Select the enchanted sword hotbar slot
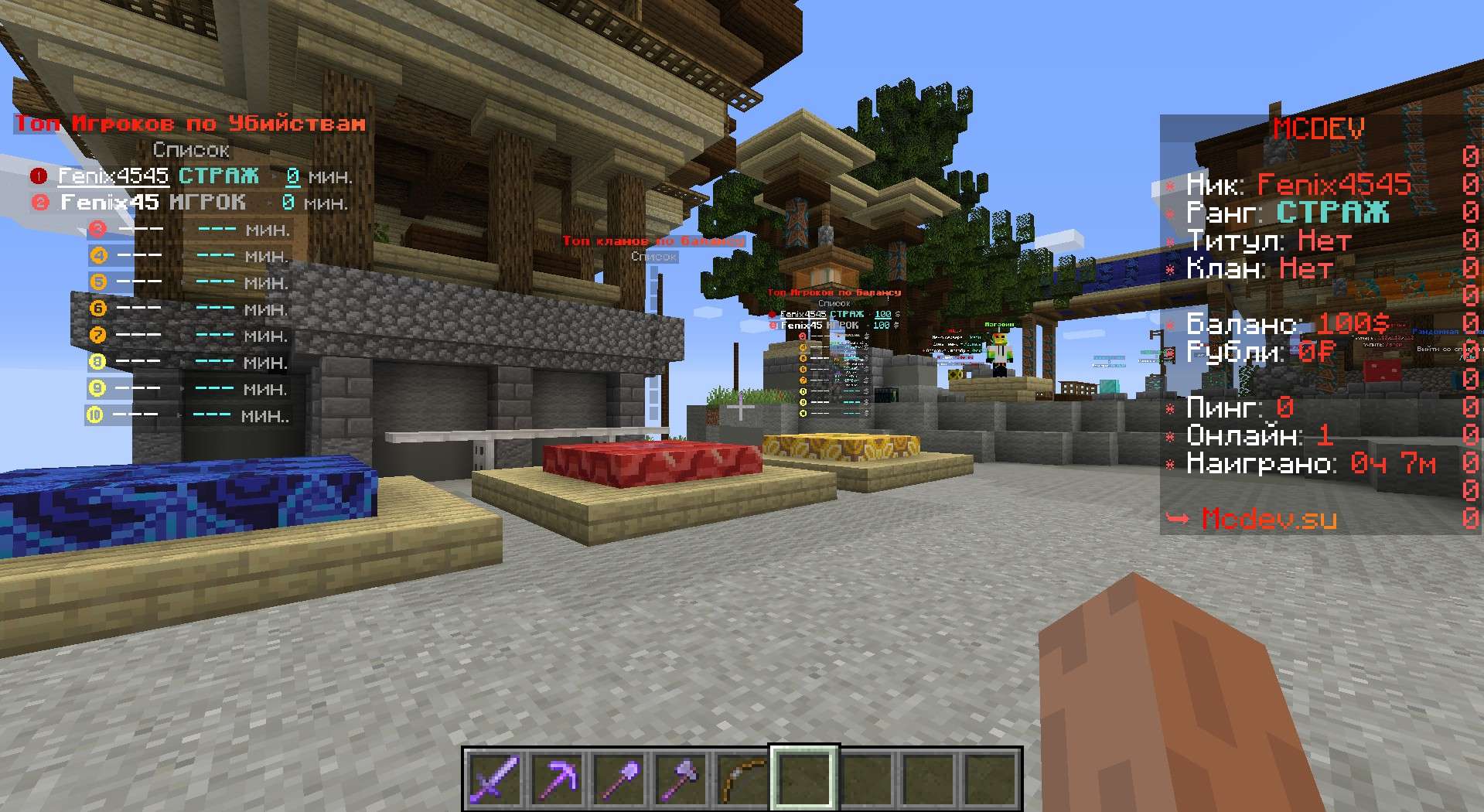Screen dimensions: 1484x812 tap(493, 777)
